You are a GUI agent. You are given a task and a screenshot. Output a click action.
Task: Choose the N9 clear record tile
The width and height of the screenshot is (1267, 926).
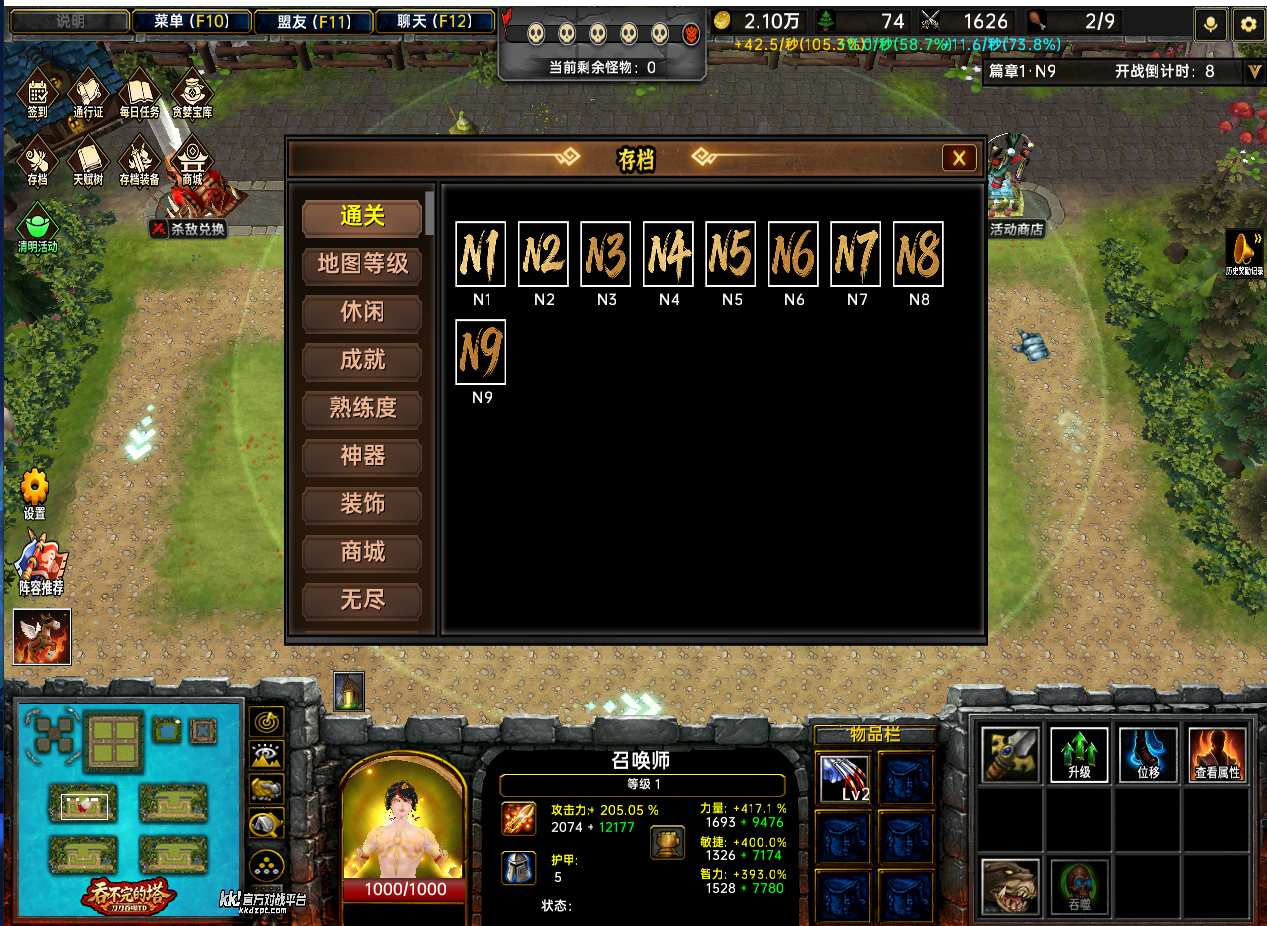pos(481,352)
